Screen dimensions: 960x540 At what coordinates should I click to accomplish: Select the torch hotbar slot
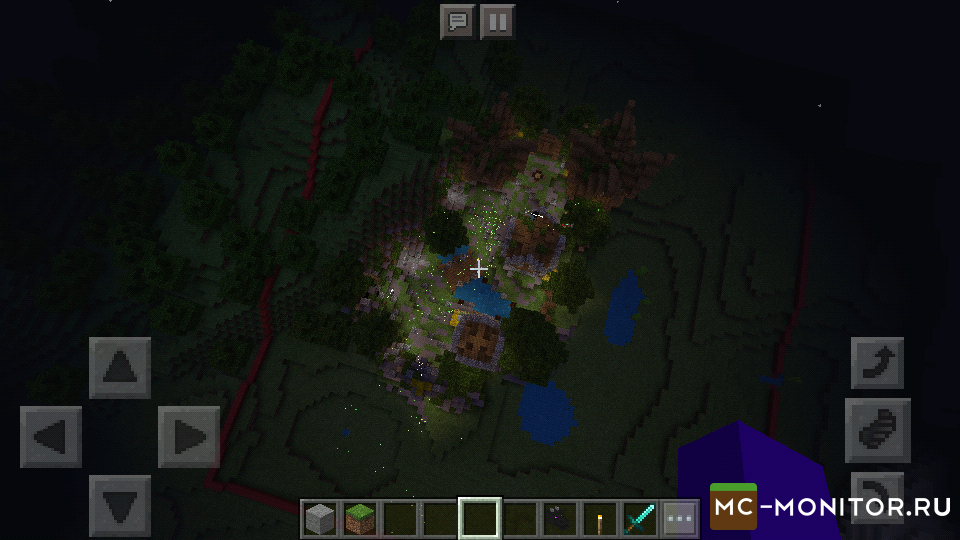click(x=600, y=518)
